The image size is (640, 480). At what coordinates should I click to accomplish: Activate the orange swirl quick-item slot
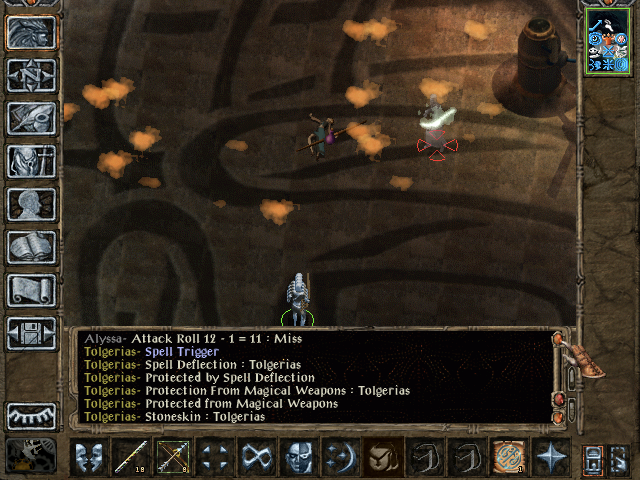(x=508, y=458)
